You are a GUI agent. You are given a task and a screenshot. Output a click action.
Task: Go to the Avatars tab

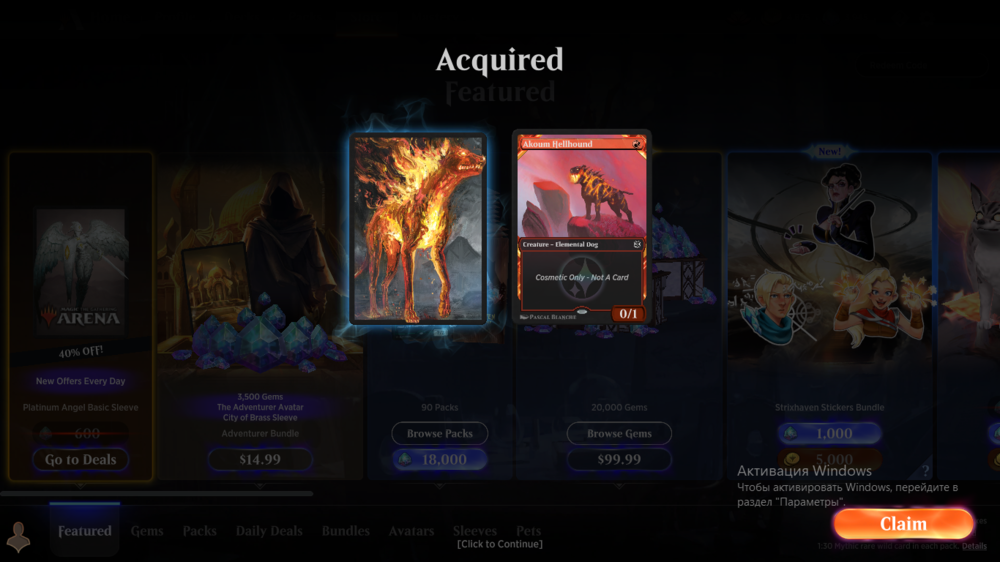tap(411, 531)
